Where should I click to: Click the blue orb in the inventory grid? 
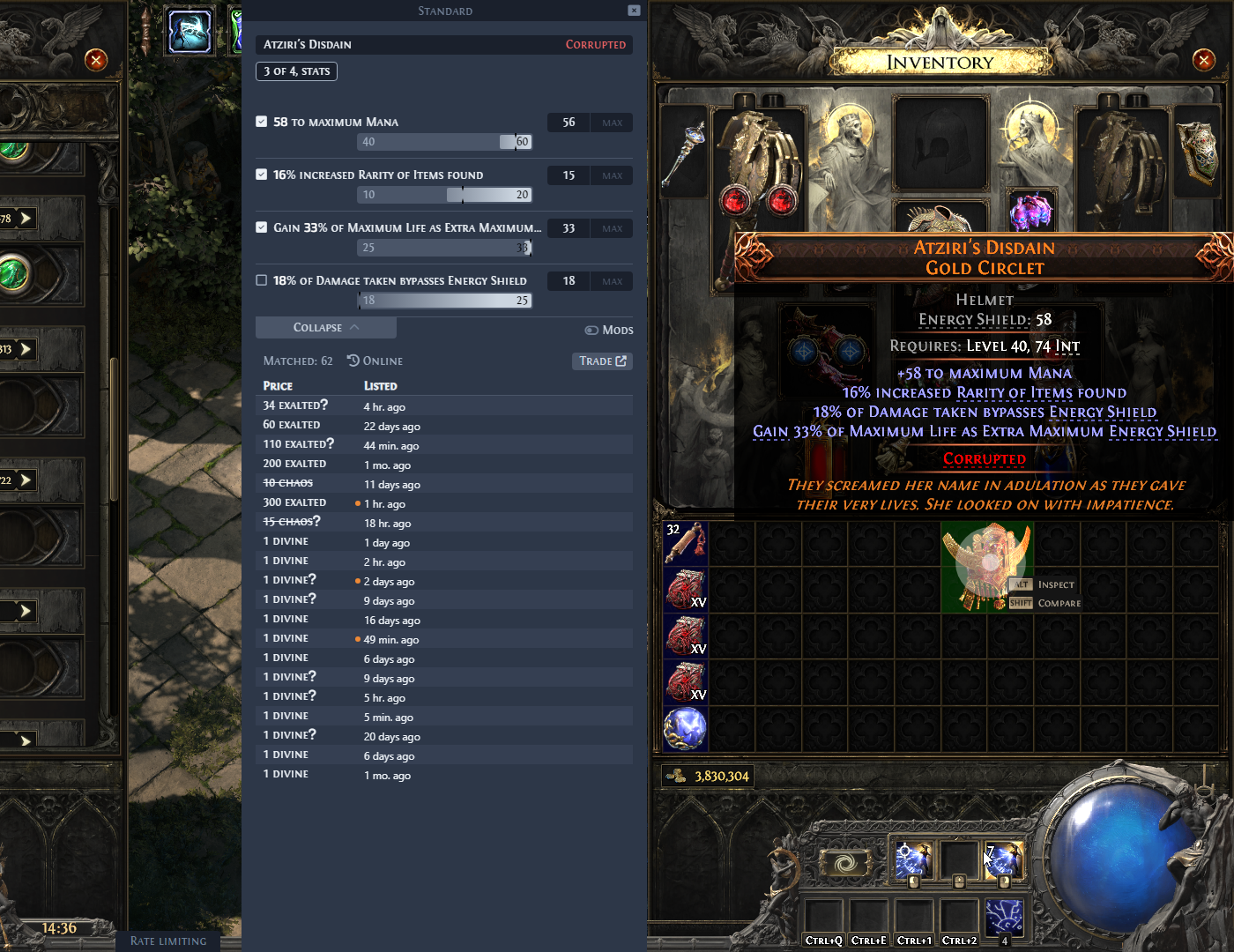pyautogui.click(x=686, y=729)
